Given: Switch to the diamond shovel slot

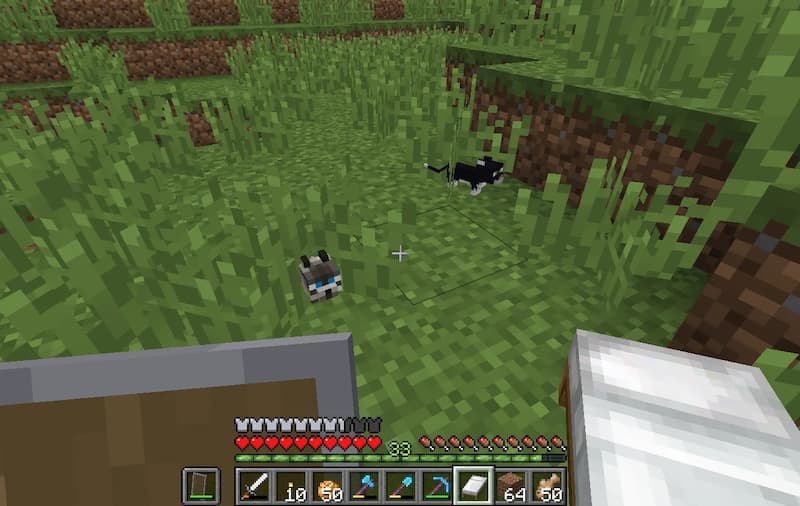Looking at the screenshot, I should pyautogui.click(x=400, y=486).
